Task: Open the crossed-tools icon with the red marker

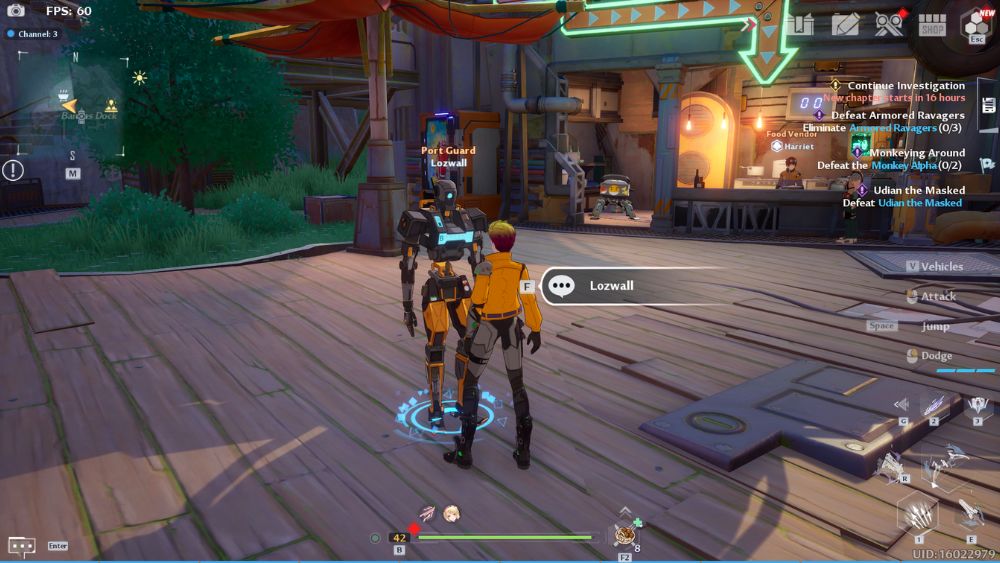Action: [888, 24]
